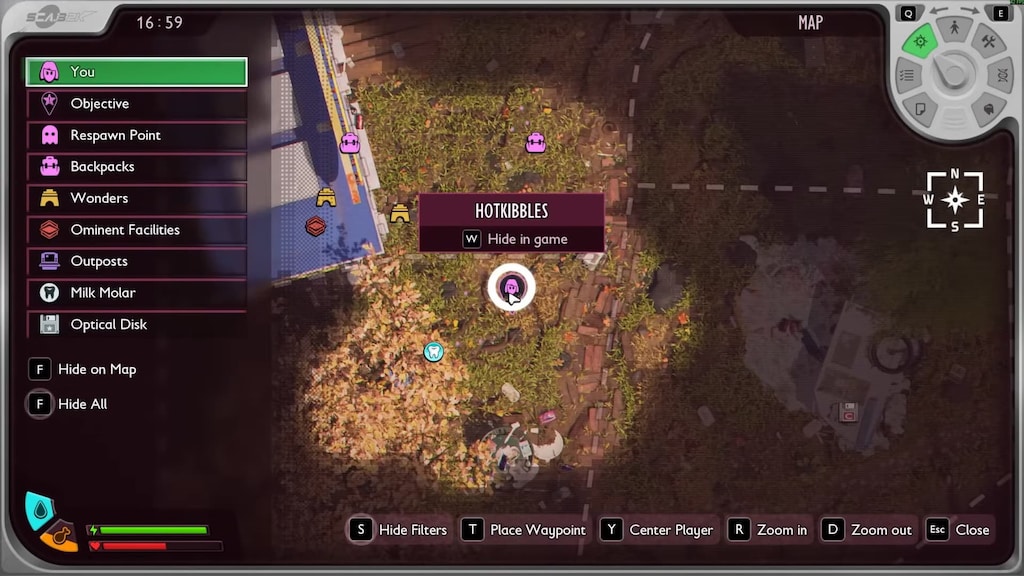Switch to the crafting hammer-and-wrench tab
The height and width of the screenshot is (576, 1024).
988,42
